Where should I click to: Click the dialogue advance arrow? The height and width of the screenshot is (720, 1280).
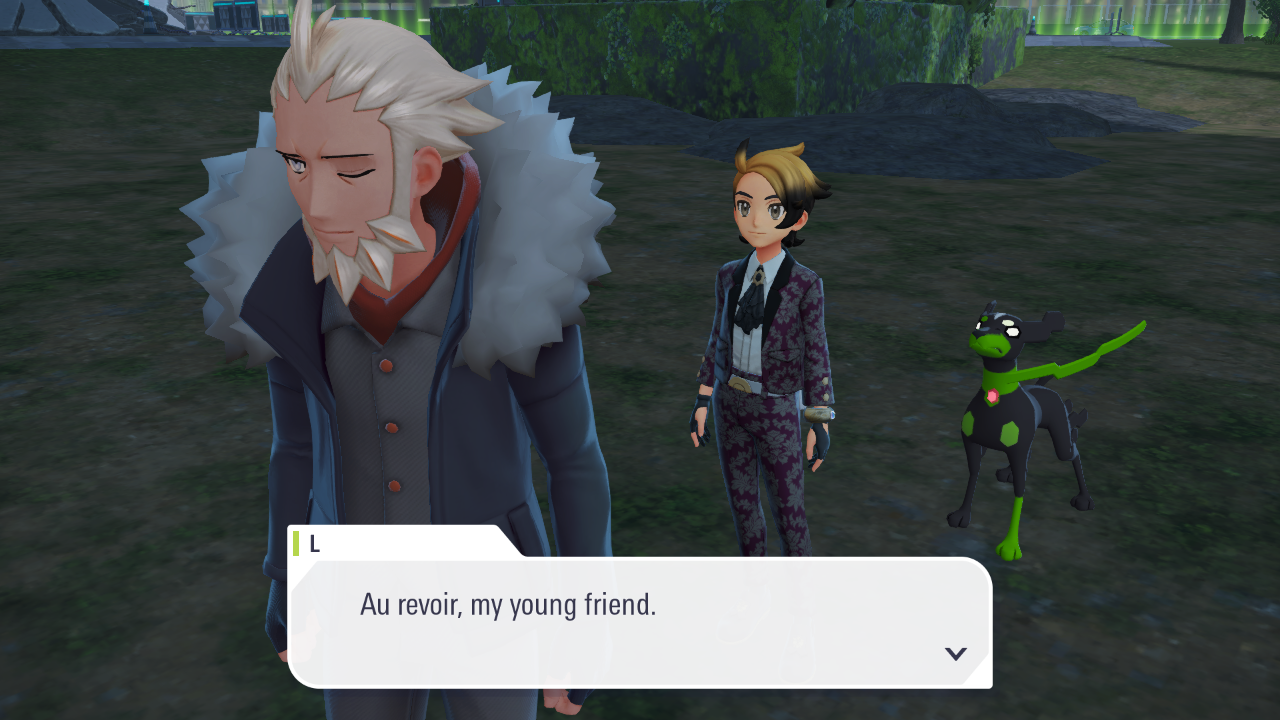[956, 653]
